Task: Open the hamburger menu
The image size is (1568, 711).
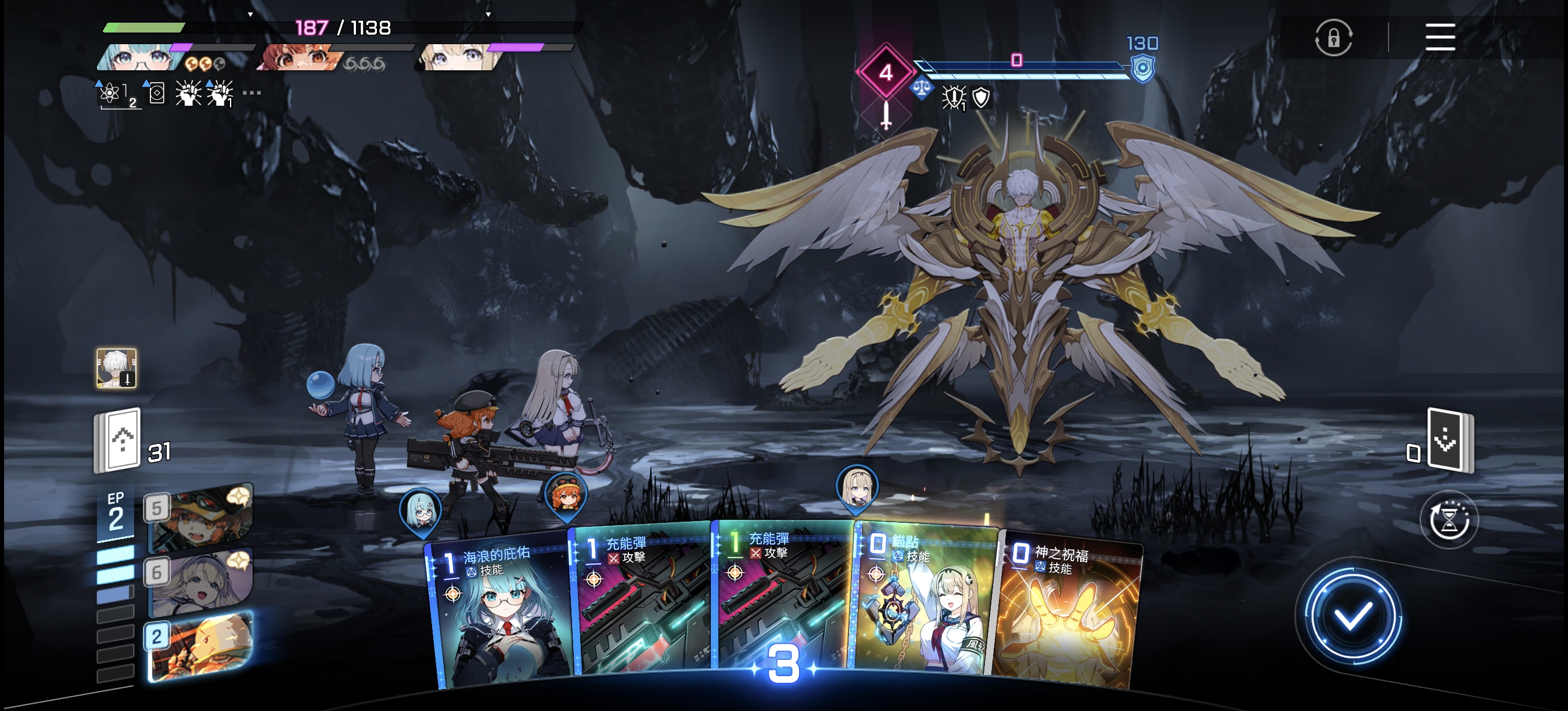Action: pos(1440,37)
